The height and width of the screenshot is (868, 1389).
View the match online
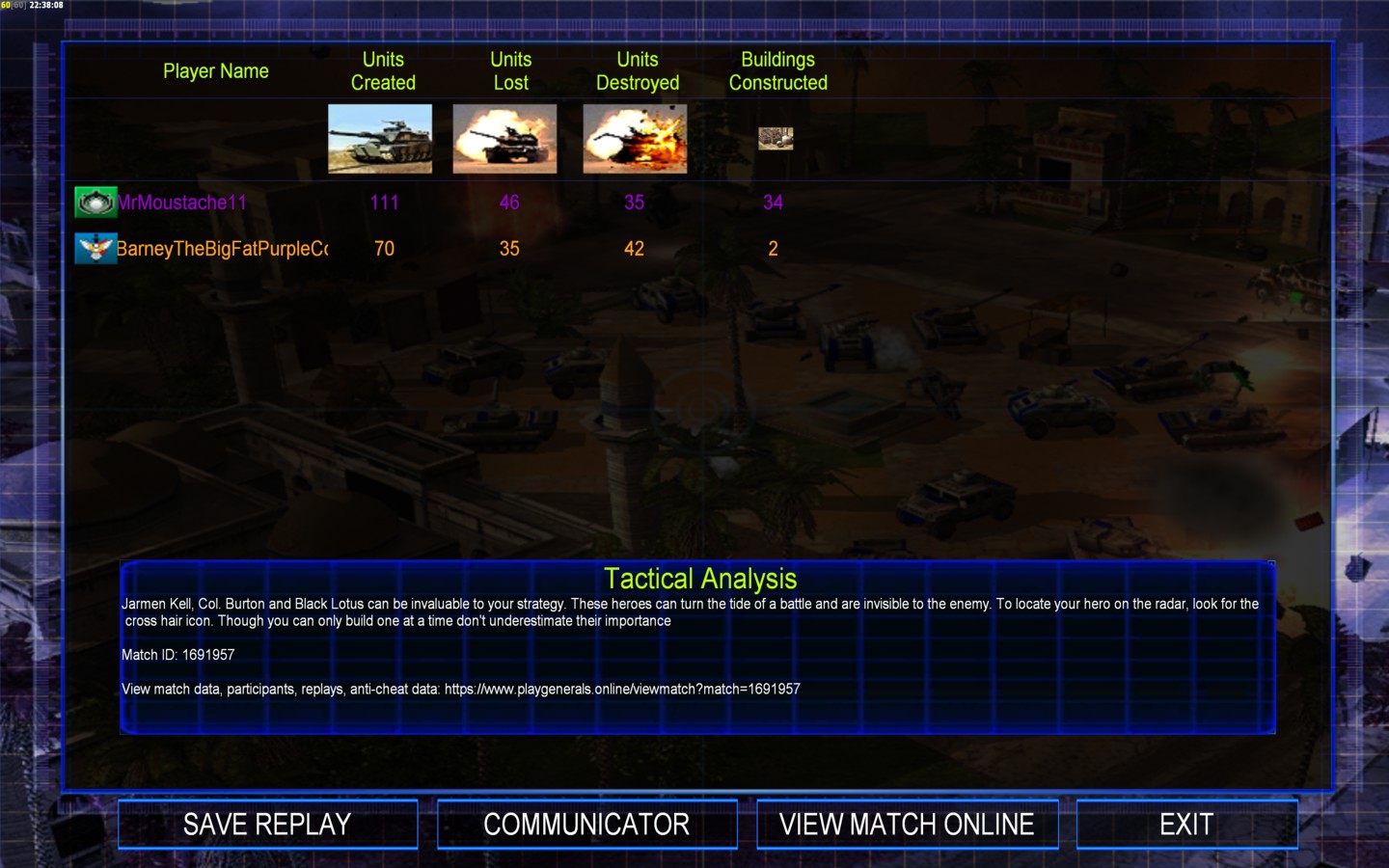907,825
